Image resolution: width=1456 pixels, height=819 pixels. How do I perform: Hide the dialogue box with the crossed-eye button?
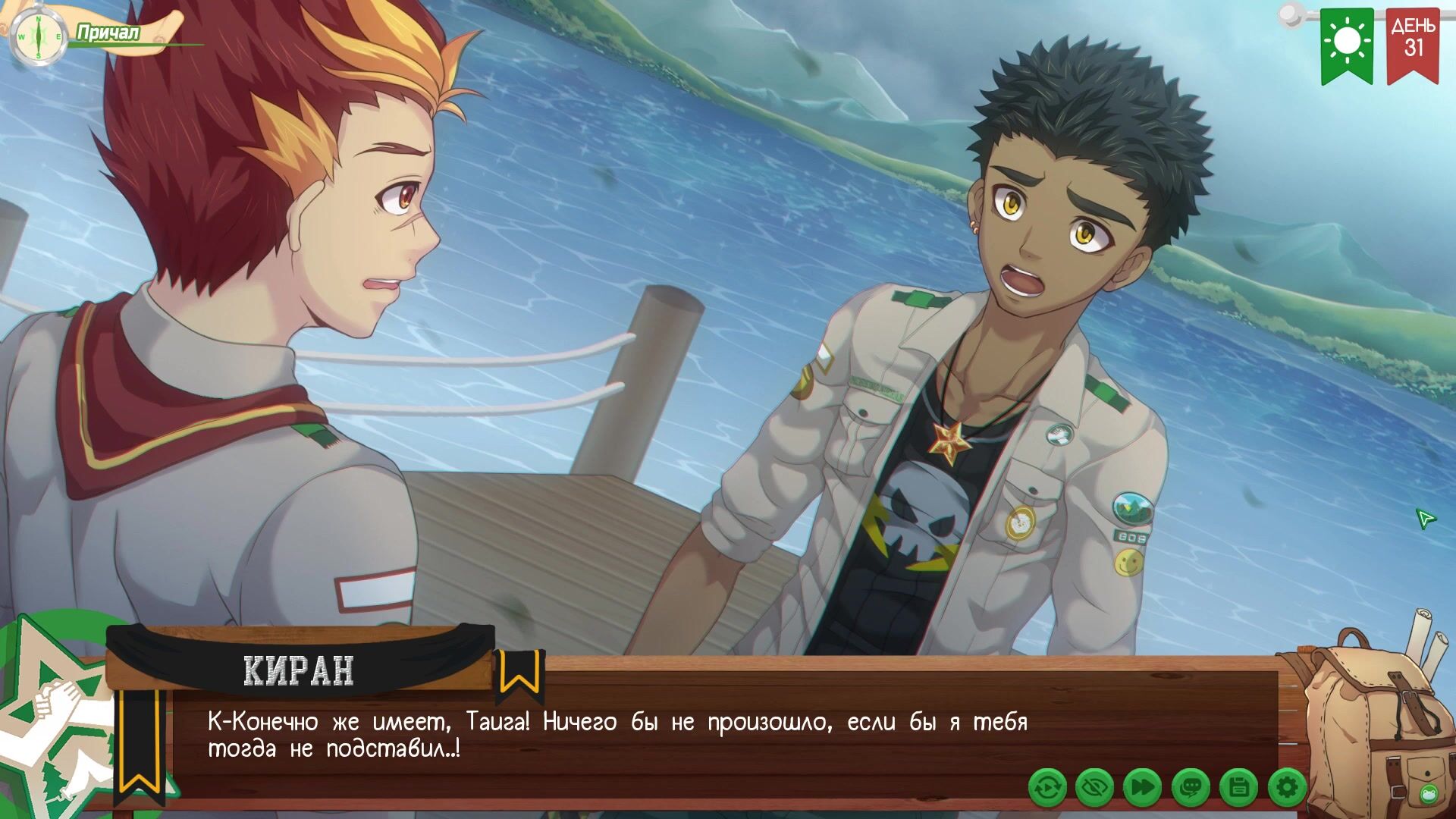coord(1094,788)
